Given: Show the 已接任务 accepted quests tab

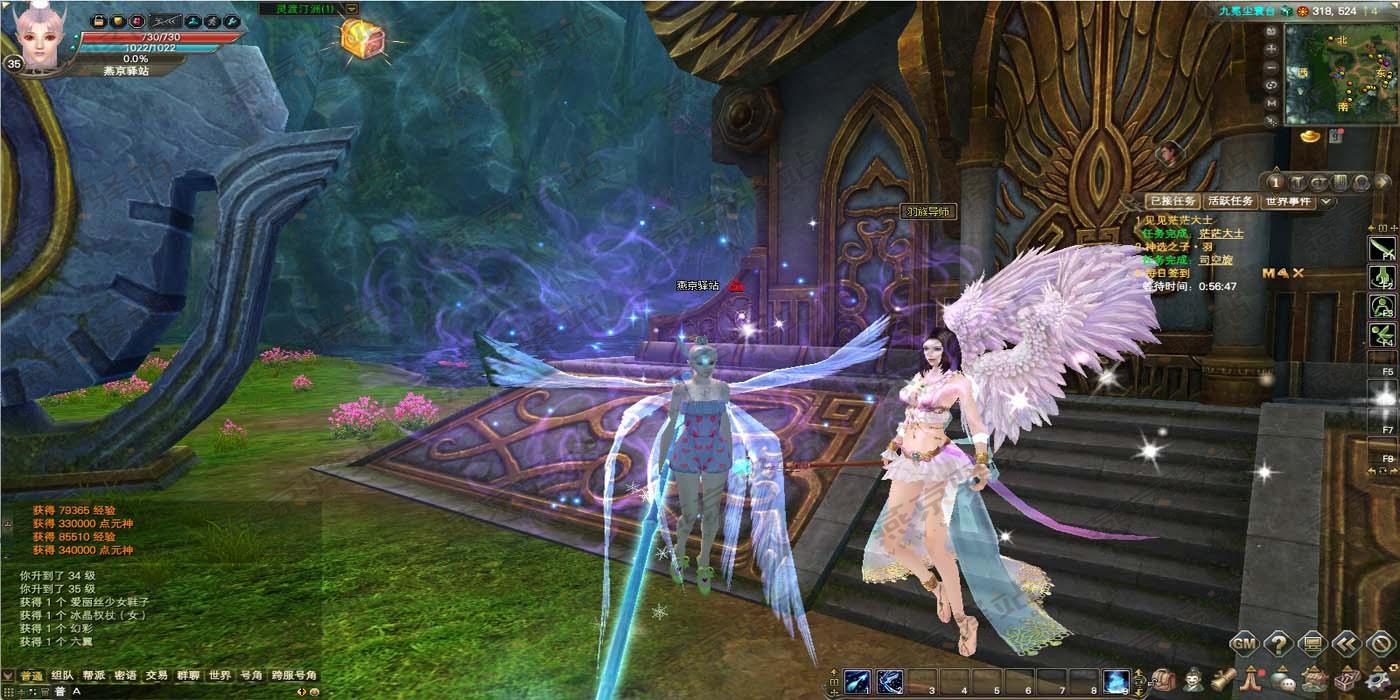Looking at the screenshot, I should [1172, 202].
